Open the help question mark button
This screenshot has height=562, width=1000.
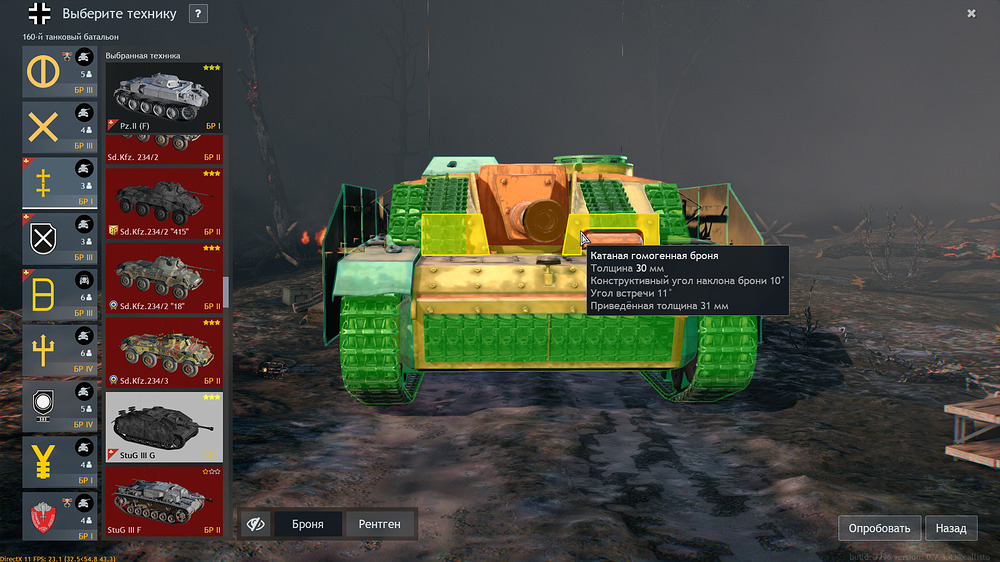(x=198, y=14)
